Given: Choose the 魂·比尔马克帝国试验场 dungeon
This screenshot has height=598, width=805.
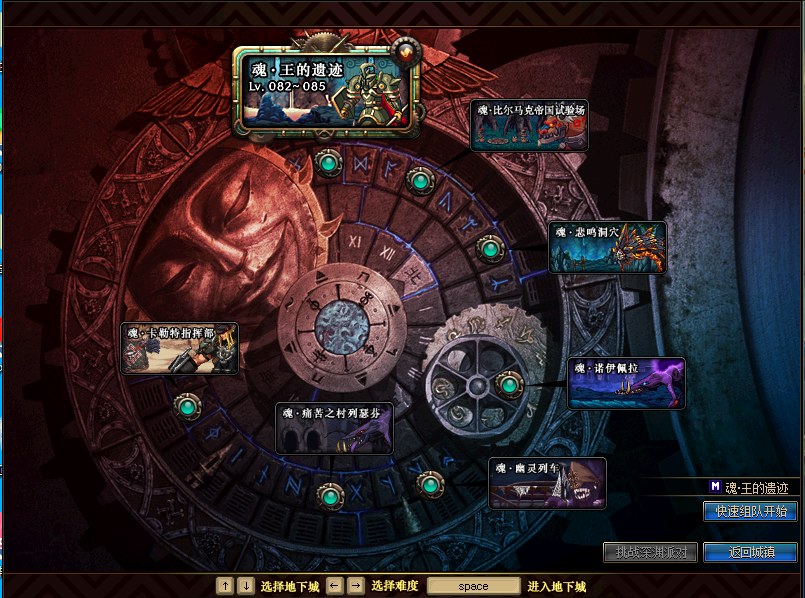Looking at the screenshot, I should (529, 126).
